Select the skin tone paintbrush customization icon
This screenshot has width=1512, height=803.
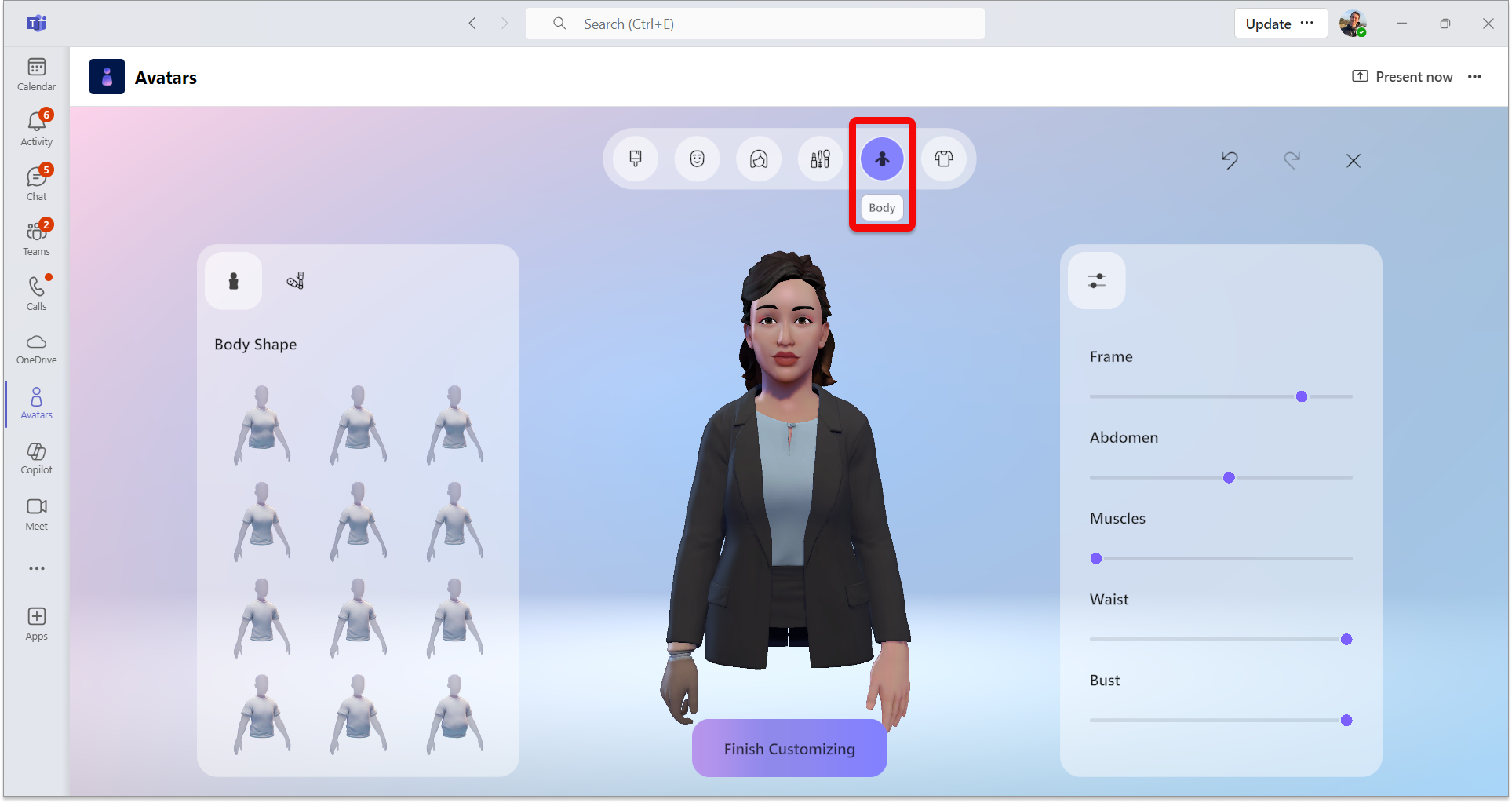click(636, 159)
